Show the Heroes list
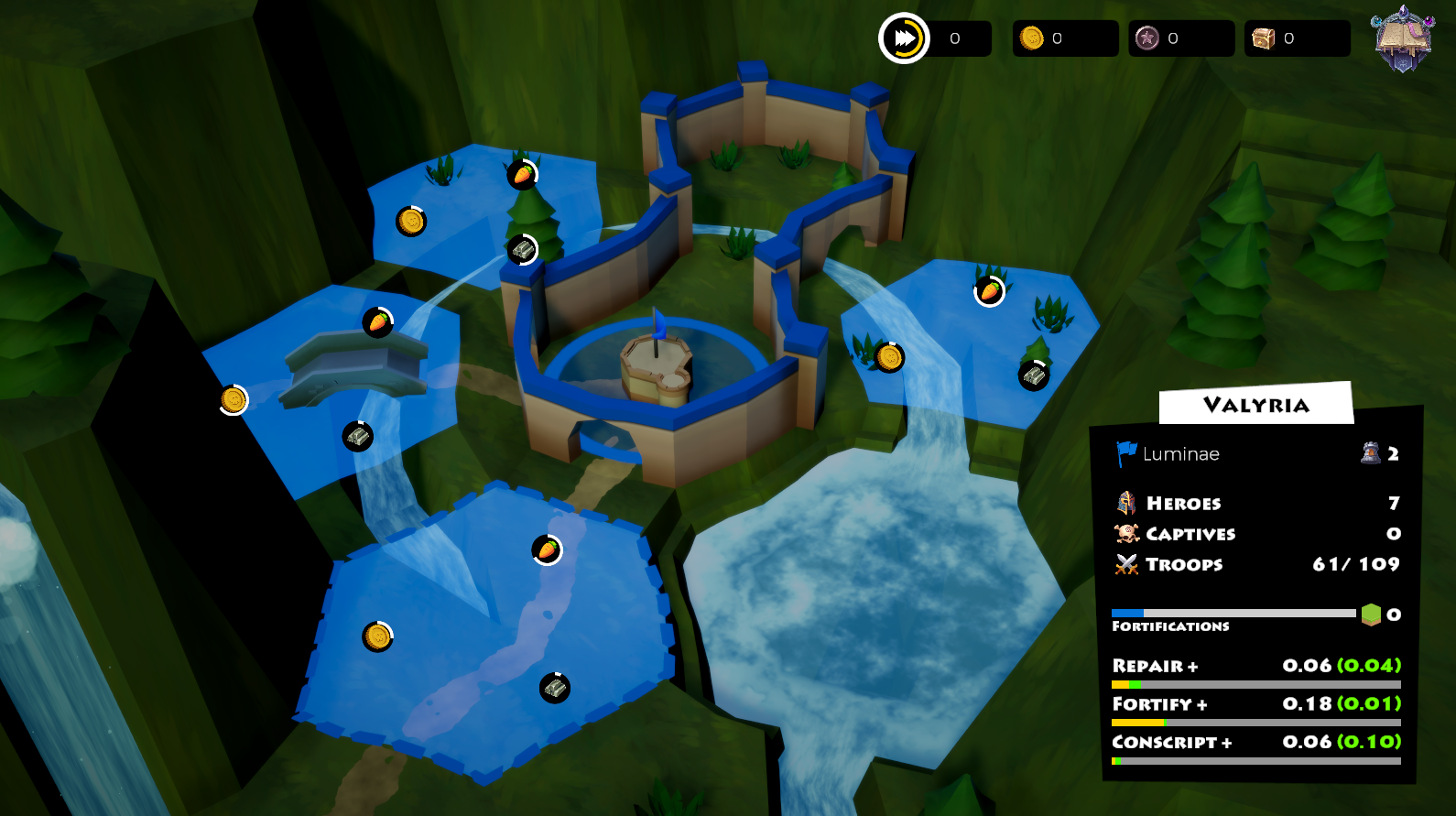The width and height of the screenshot is (1456, 816). click(1183, 503)
